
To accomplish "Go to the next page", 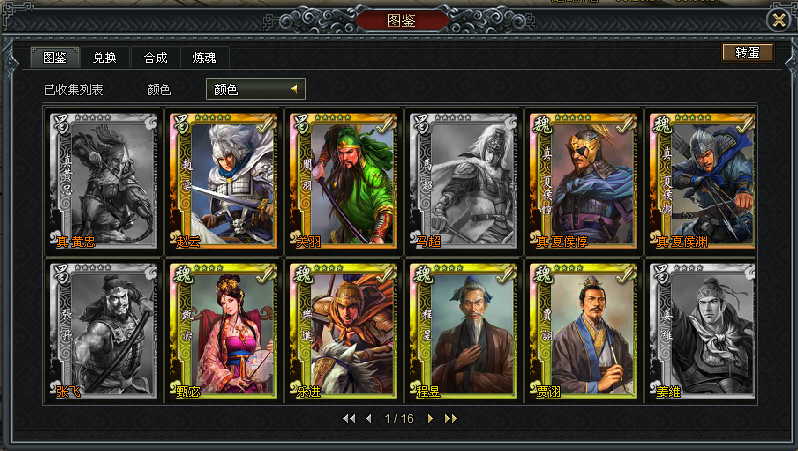I will pos(431,418).
